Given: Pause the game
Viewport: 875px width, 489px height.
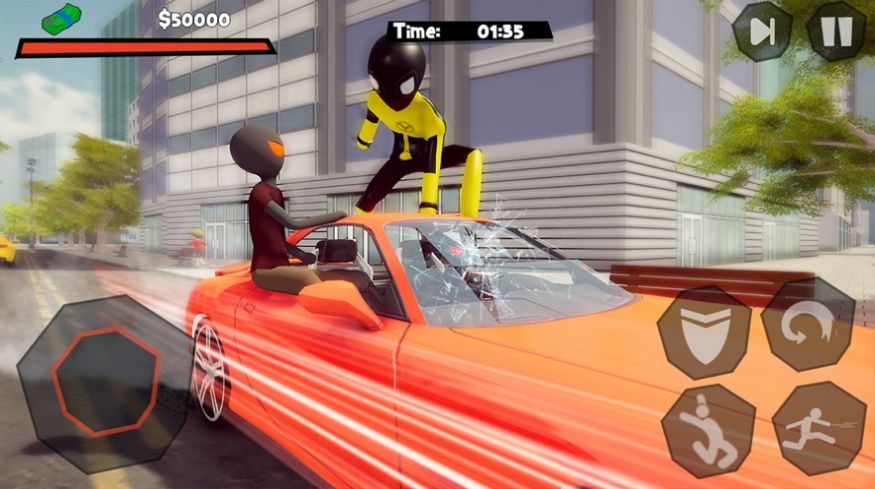Looking at the screenshot, I should point(836,31).
